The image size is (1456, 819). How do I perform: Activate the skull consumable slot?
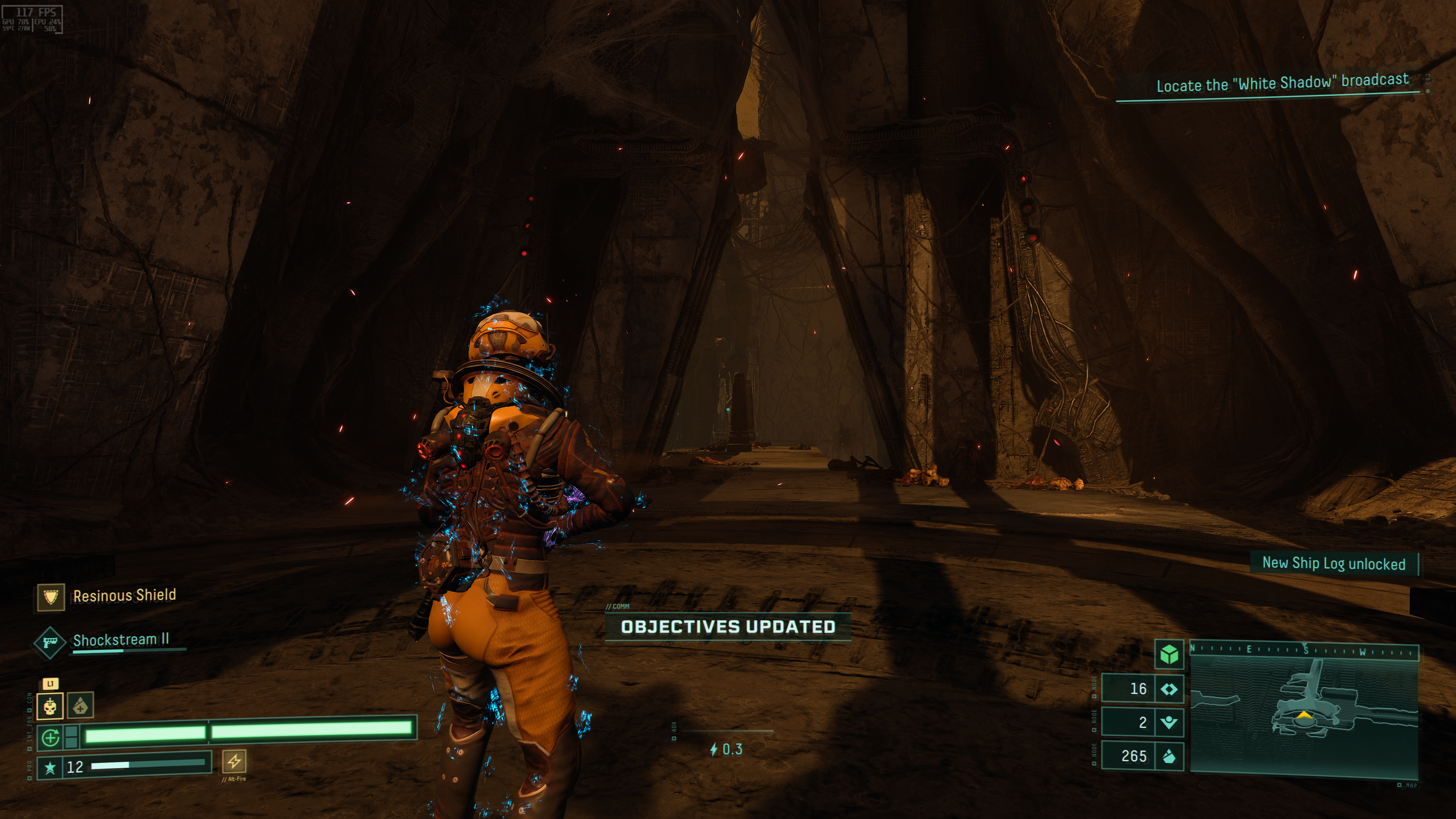[x=50, y=706]
